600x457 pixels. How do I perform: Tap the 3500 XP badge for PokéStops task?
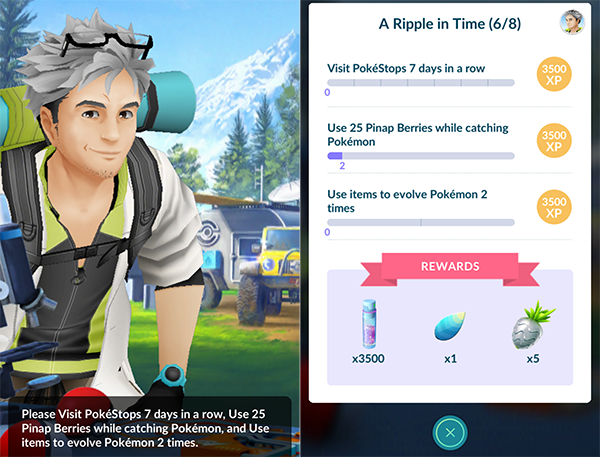(x=556, y=75)
